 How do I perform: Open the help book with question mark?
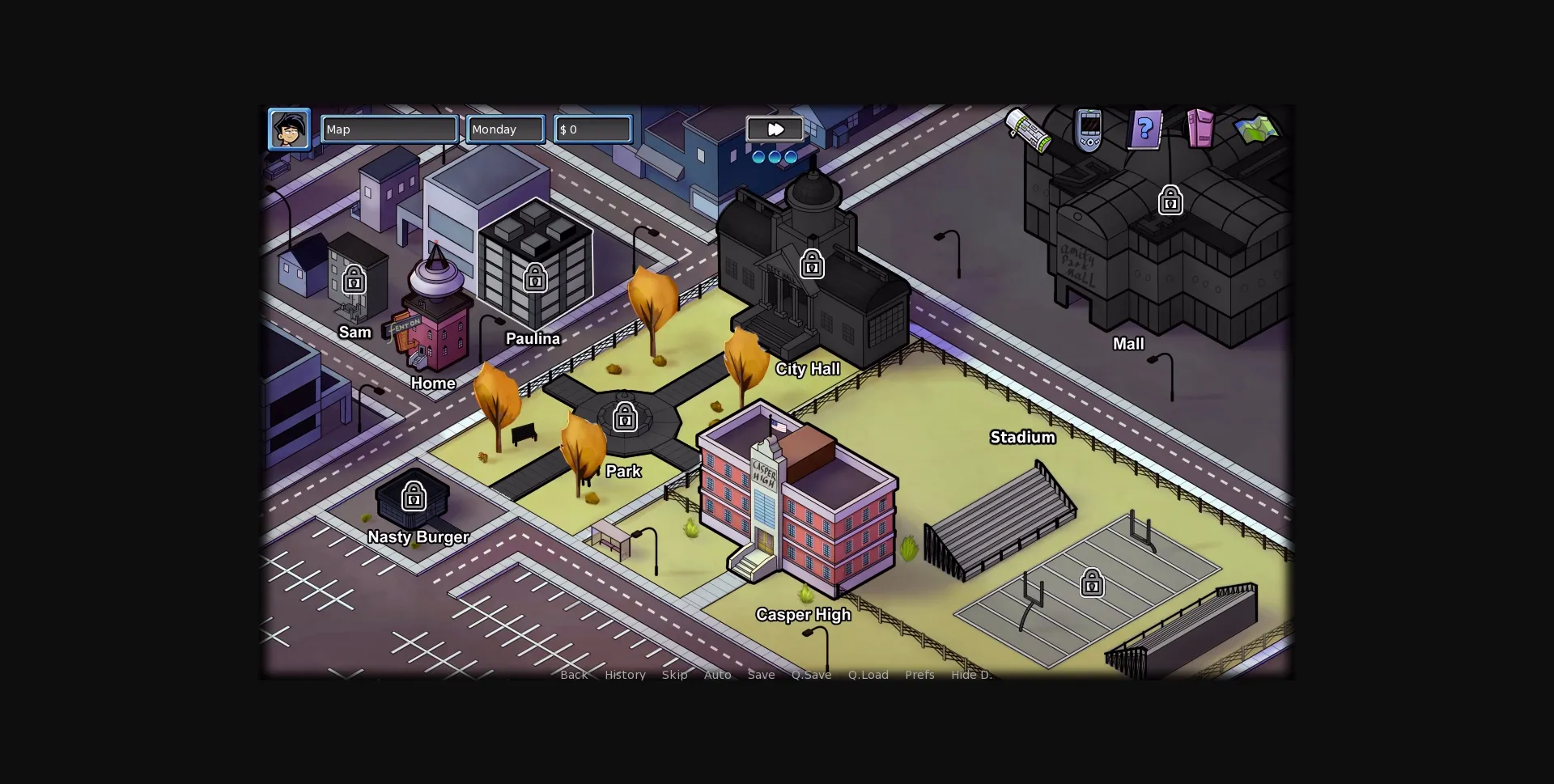click(1144, 129)
